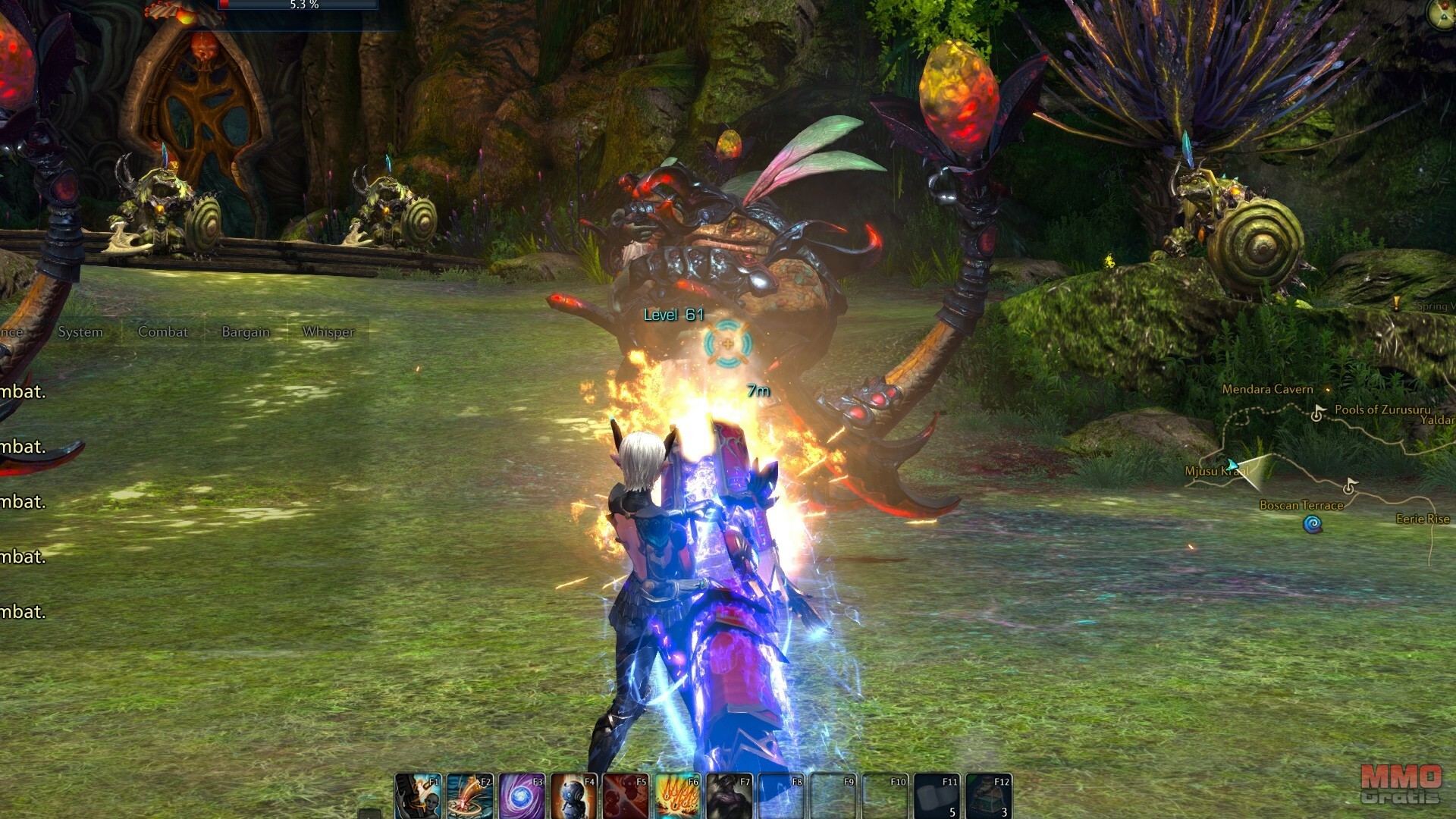The width and height of the screenshot is (1456, 819).
Task: Click the flag waypoint above Boscan Terrace
Action: click(1349, 485)
